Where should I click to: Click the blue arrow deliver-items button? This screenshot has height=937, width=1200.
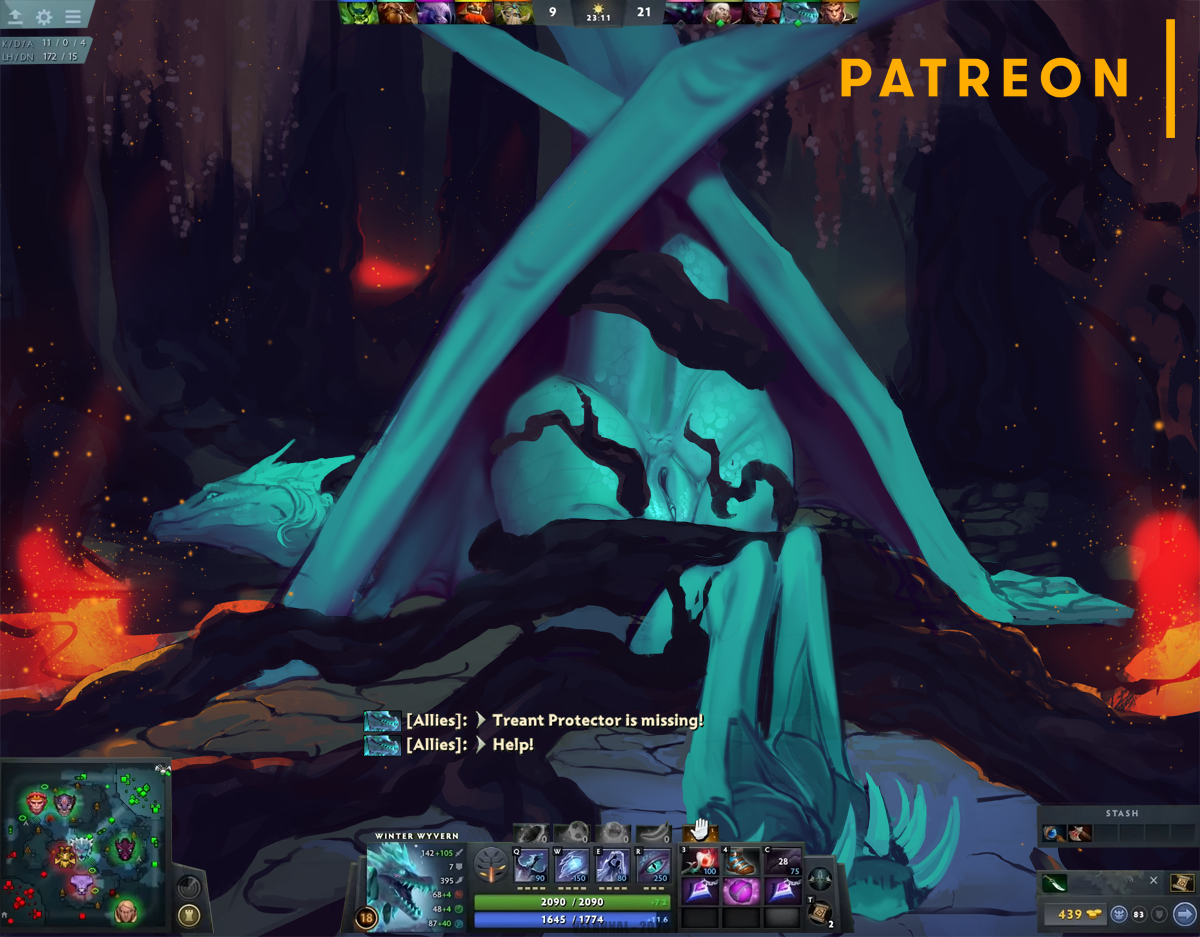pyautogui.click(x=1183, y=914)
